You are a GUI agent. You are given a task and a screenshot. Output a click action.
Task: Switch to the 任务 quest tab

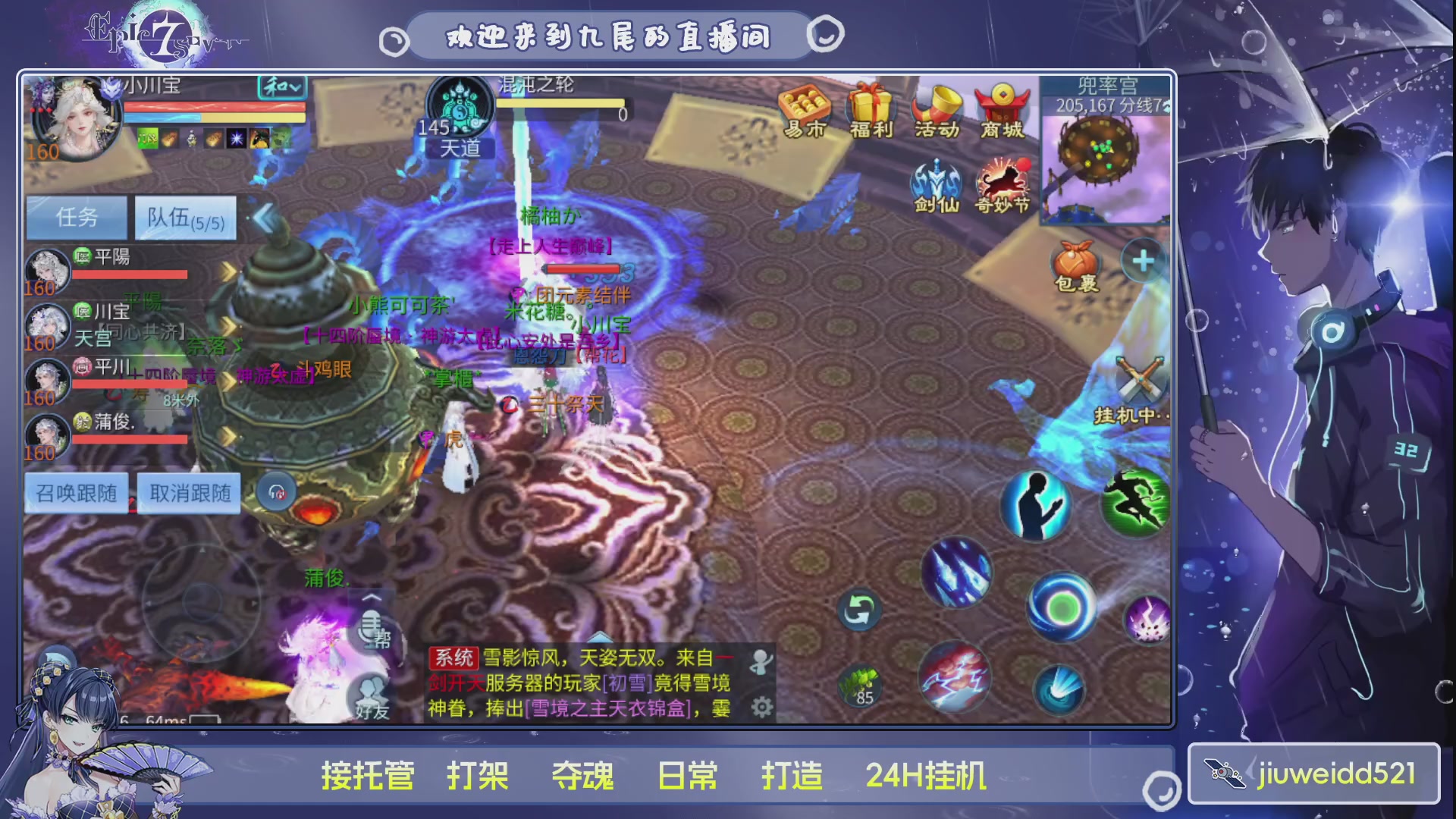(x=76, y=218)
